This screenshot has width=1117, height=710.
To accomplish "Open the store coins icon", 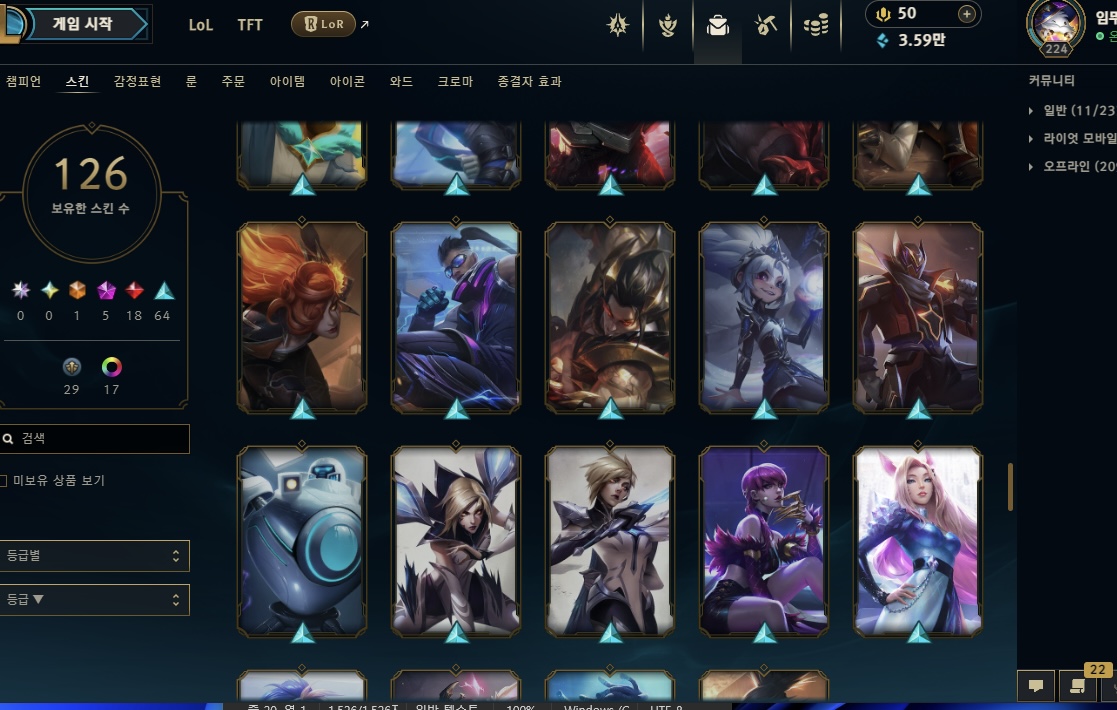I will click(x=816, y=26).
